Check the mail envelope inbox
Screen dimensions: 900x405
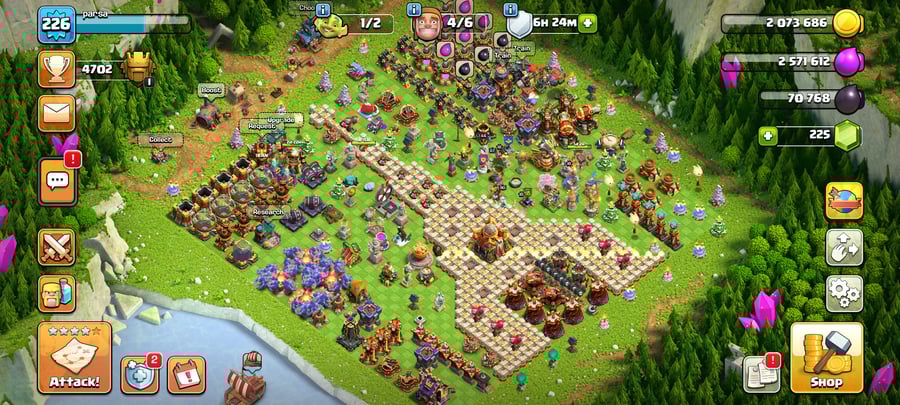[x=57, y=113]
